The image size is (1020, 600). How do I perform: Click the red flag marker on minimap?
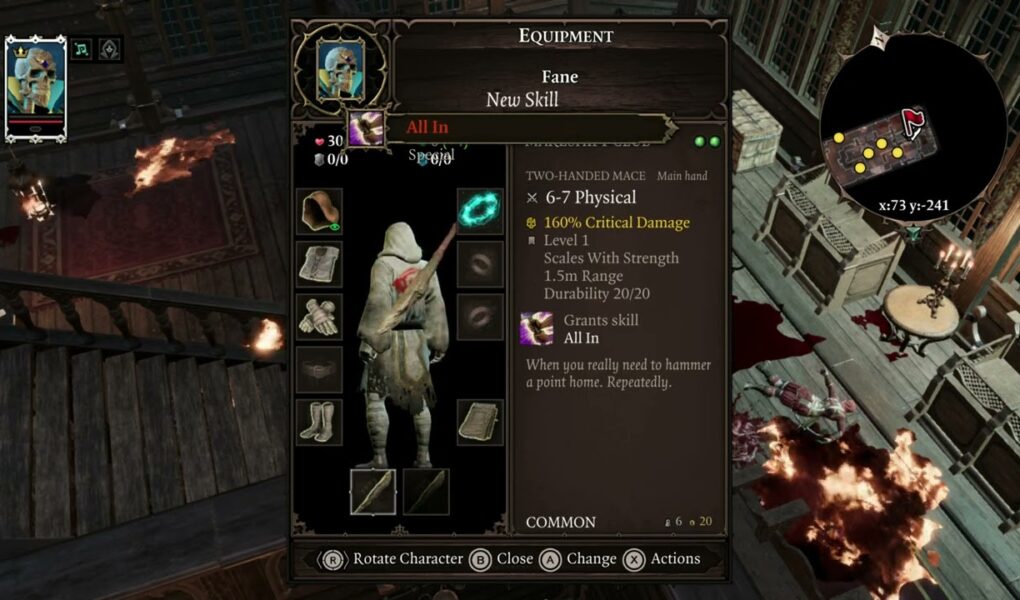click(x=912, y=123)
